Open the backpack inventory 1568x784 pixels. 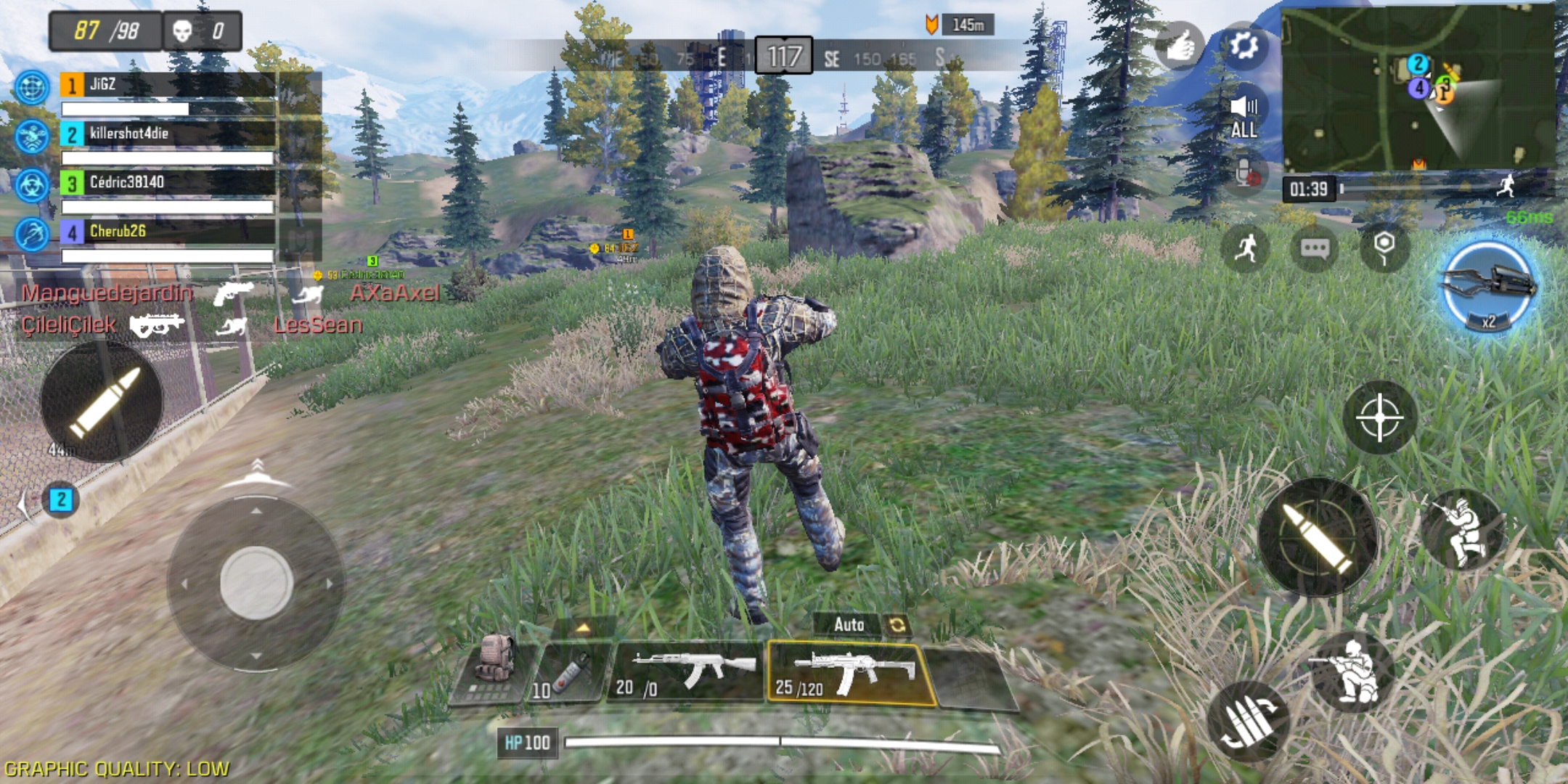[x=494, y=668]
